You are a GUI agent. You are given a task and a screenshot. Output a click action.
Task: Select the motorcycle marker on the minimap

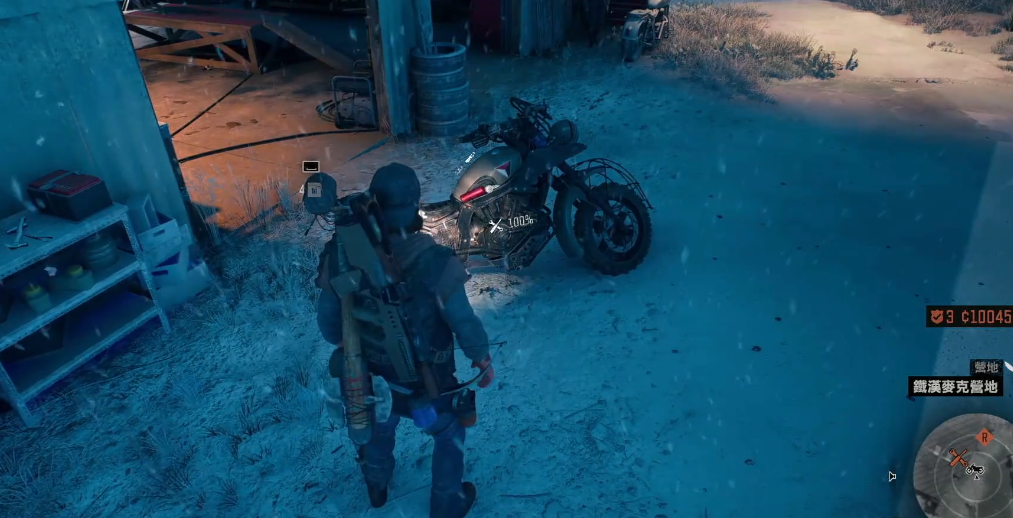tap(976, 468)
